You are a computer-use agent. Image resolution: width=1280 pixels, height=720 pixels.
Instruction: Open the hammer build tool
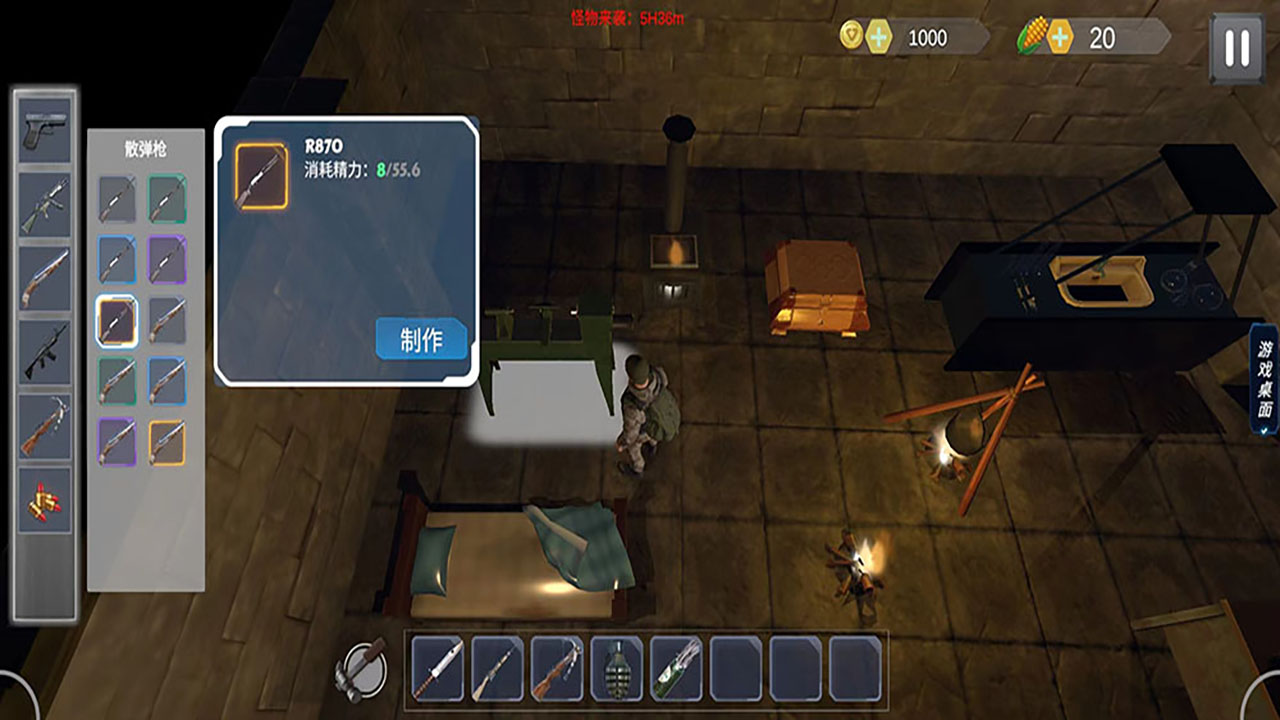(362, 667)
